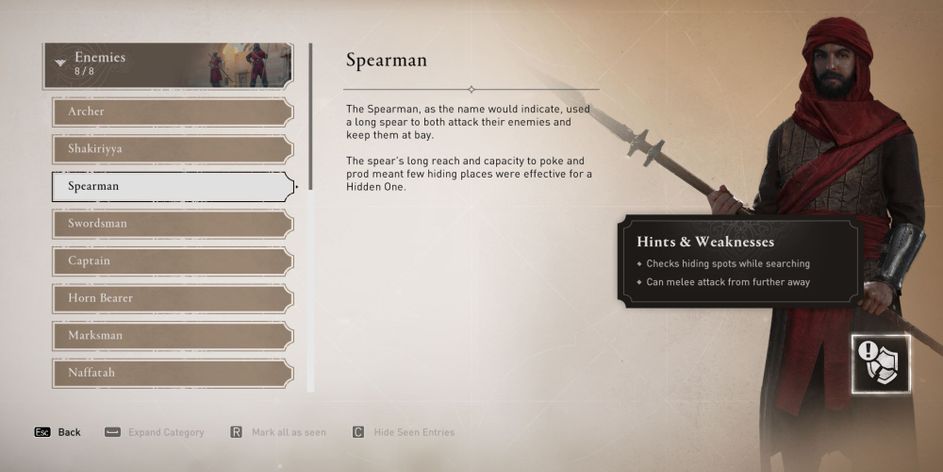Image resolution: width=943 pixels, height=472 pixels.
Task: Go Back from the codex
Action: [58, 432]
